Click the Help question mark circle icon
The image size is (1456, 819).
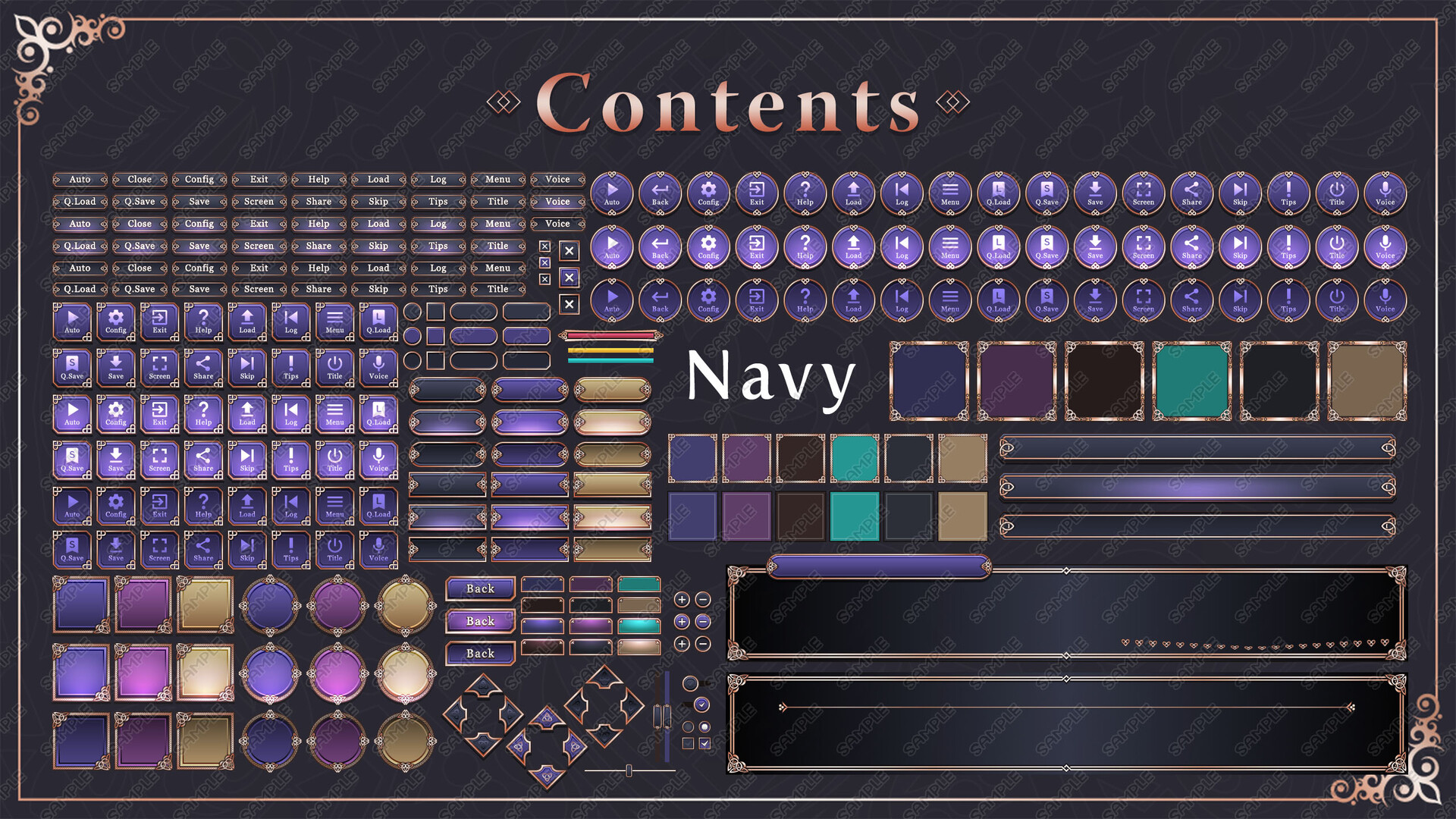805,193
